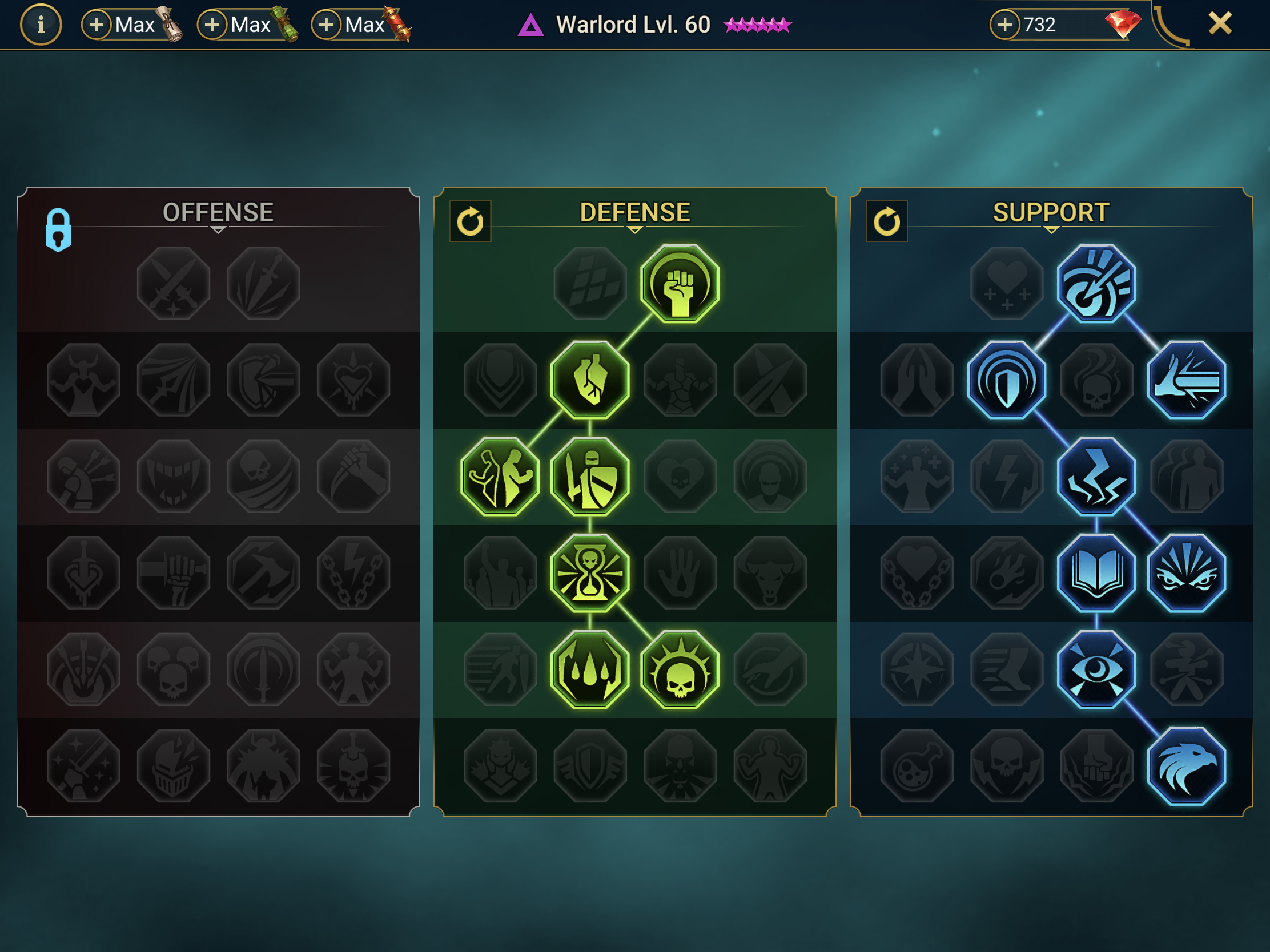
Task: Choose the eagle head Support mastery
Action: pos(1186,765)
